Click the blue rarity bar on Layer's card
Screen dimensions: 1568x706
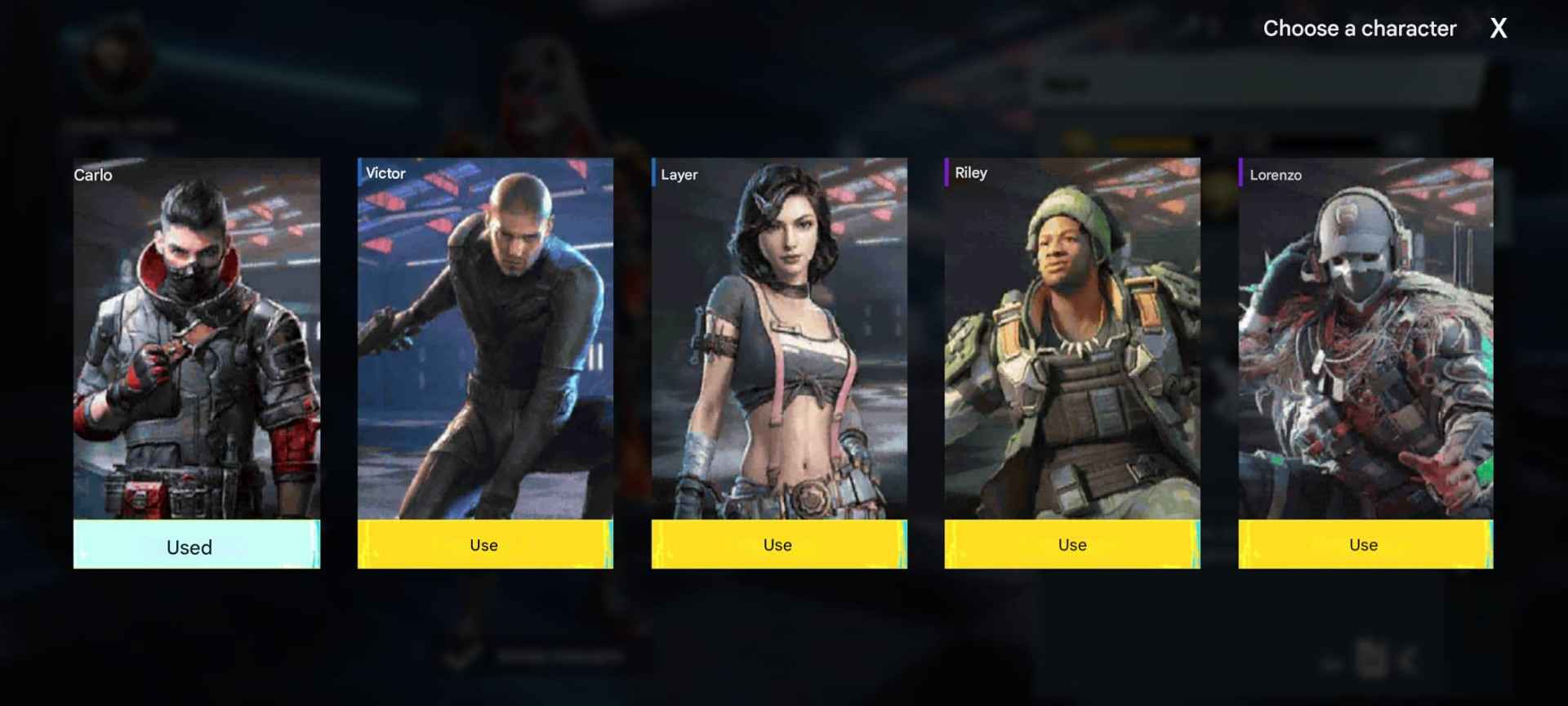tap(654, 173)
